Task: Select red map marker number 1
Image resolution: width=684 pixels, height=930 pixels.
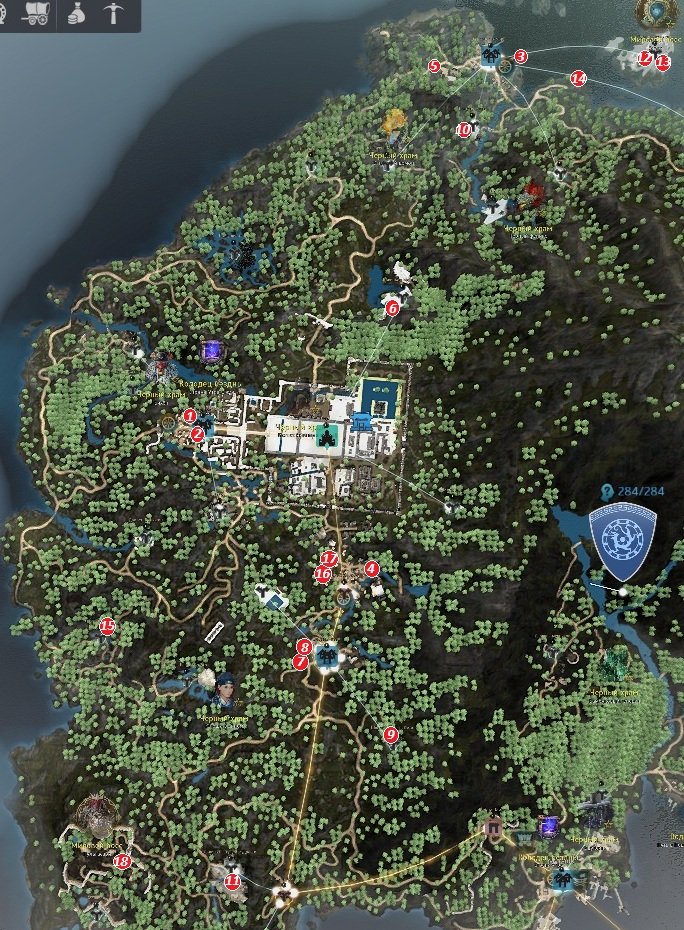Action: [x=190, y=415]
